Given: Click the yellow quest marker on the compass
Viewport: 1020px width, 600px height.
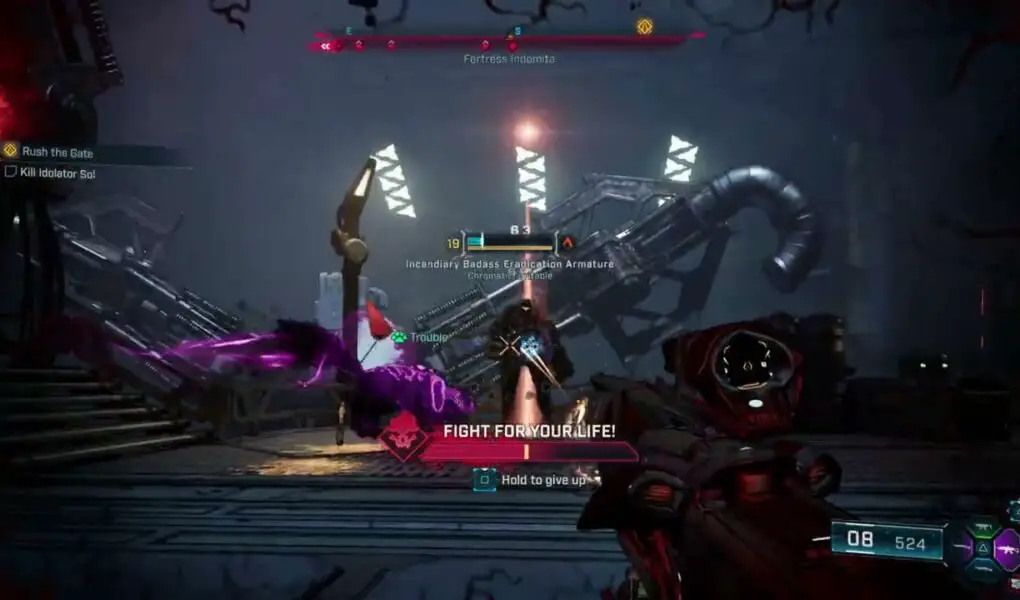Looking at the screenshot, I should pos(644,27).
